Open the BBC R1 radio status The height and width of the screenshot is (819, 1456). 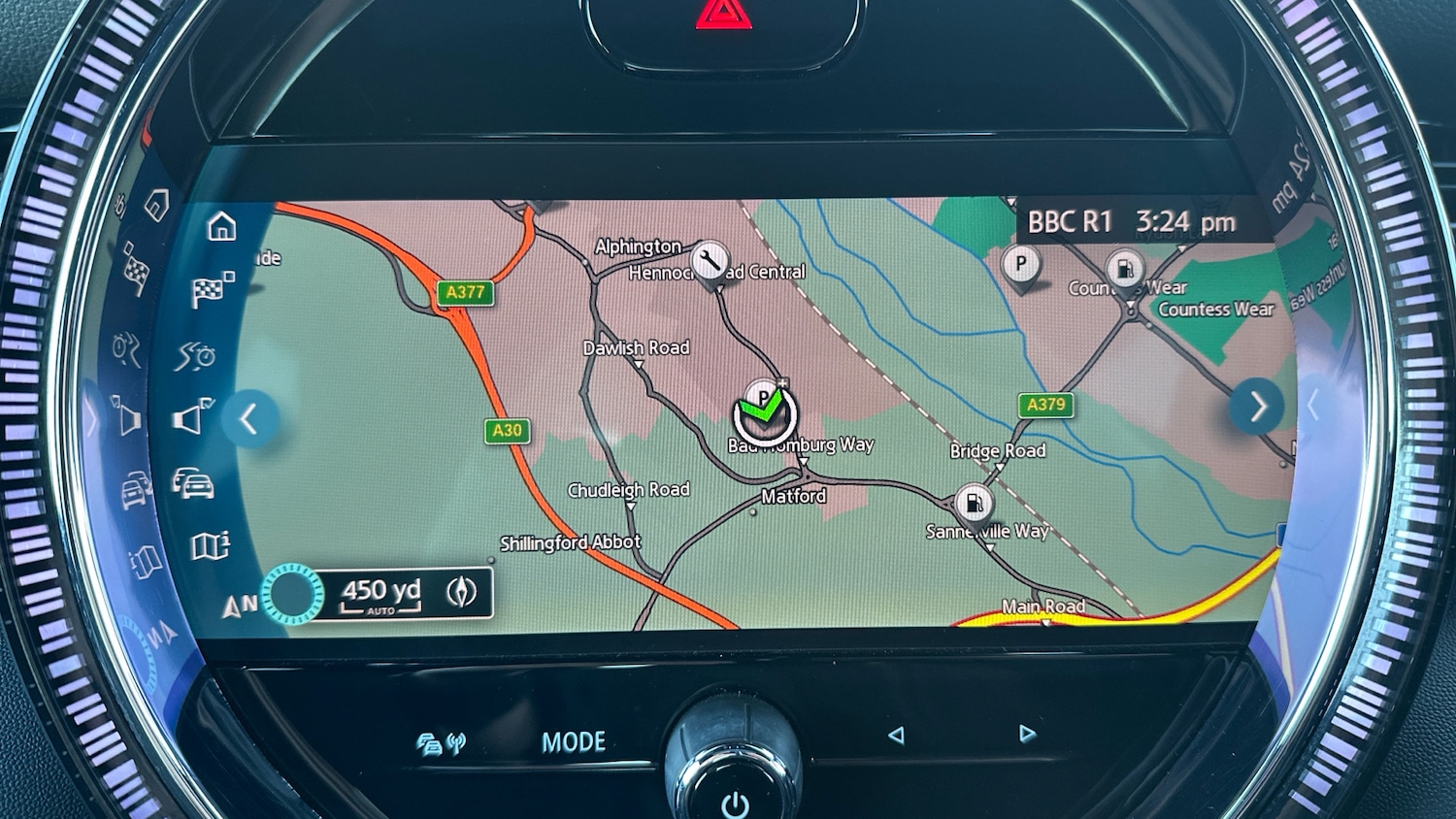point(1069,222)
